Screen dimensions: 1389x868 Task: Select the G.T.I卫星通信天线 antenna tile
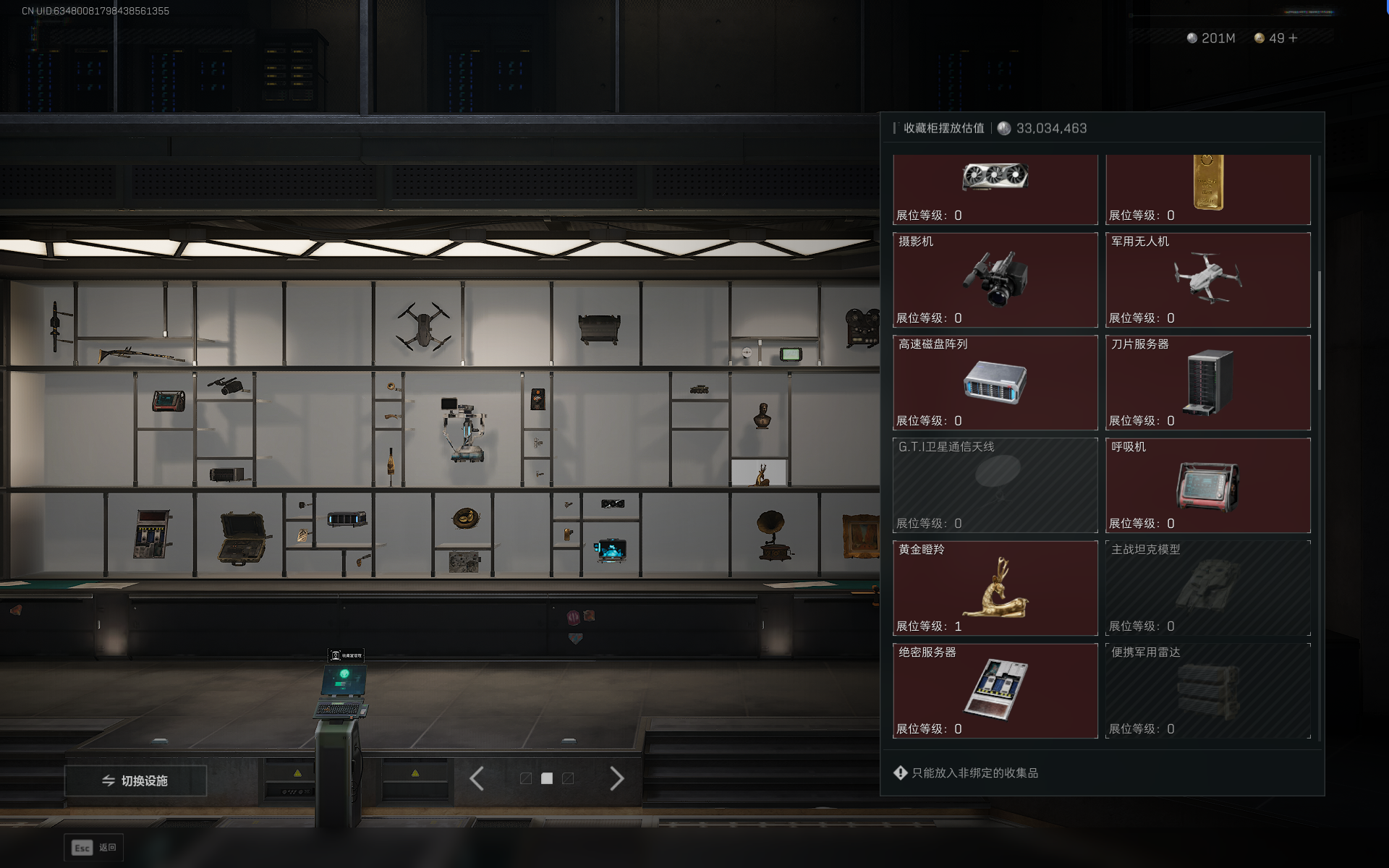pos(995,485)
